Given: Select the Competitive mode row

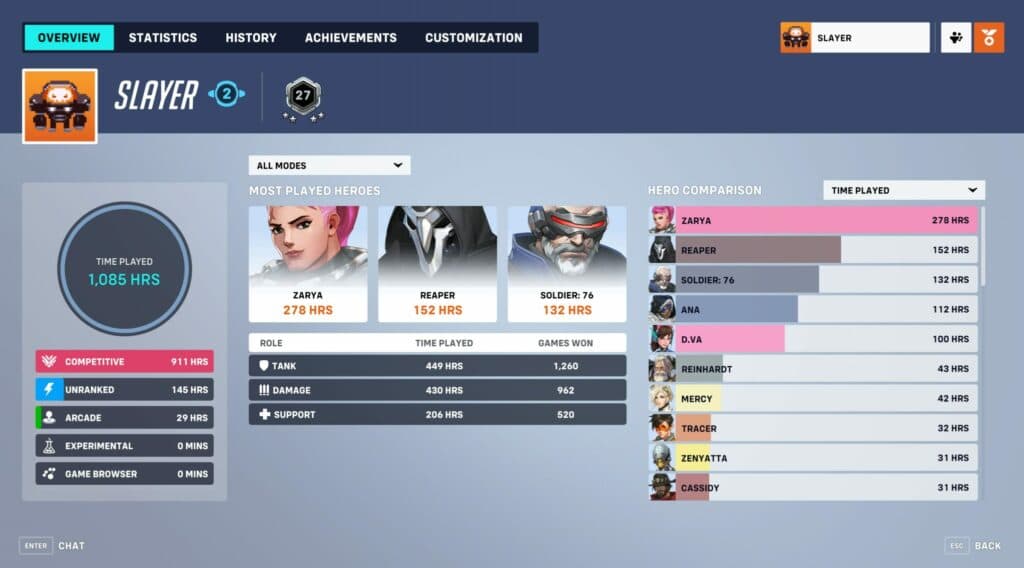Looking at the screenshot, I should point(125,361).
